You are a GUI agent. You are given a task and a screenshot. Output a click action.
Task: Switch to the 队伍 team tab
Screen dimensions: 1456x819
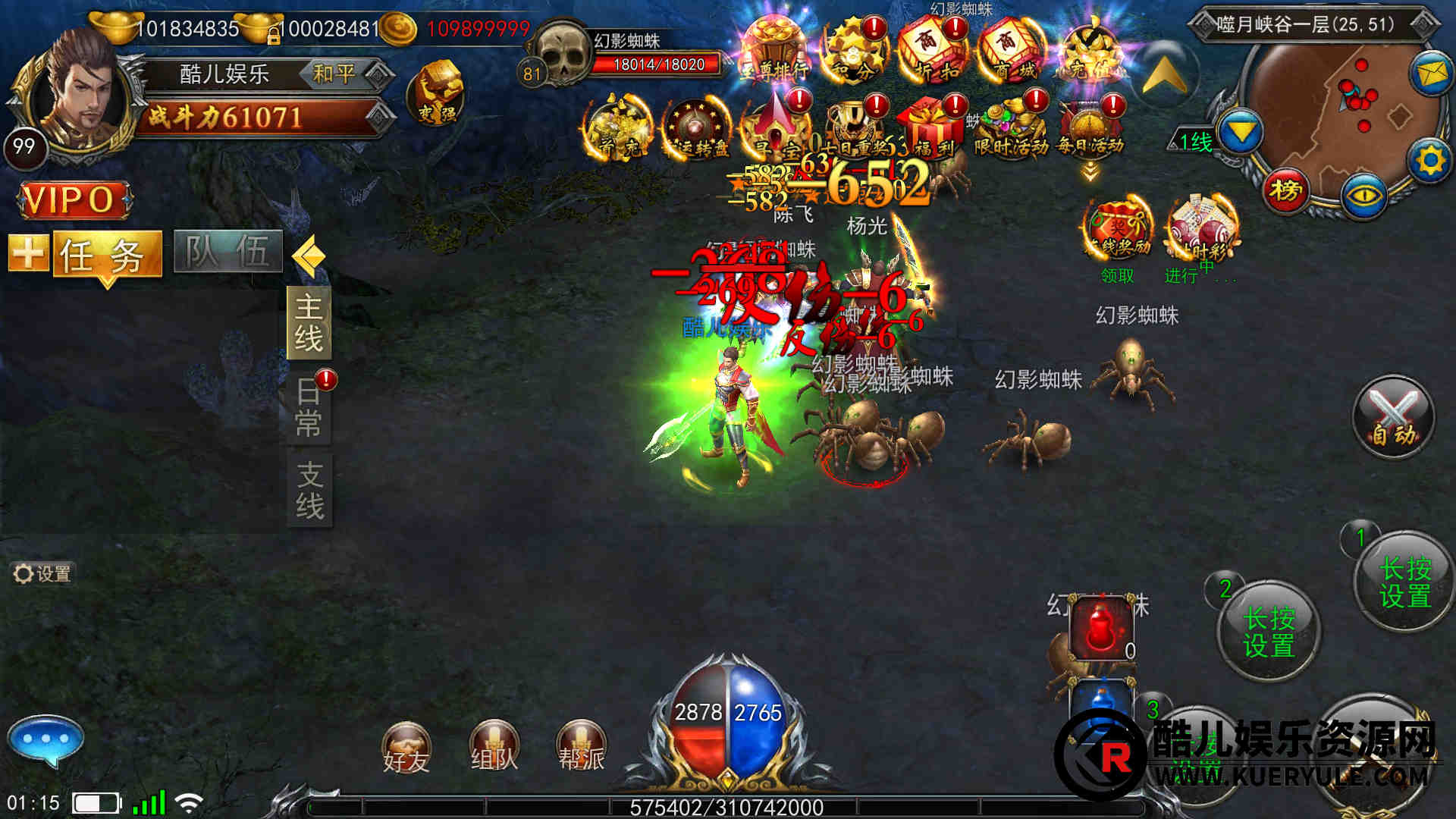click(x=227, y=252)
